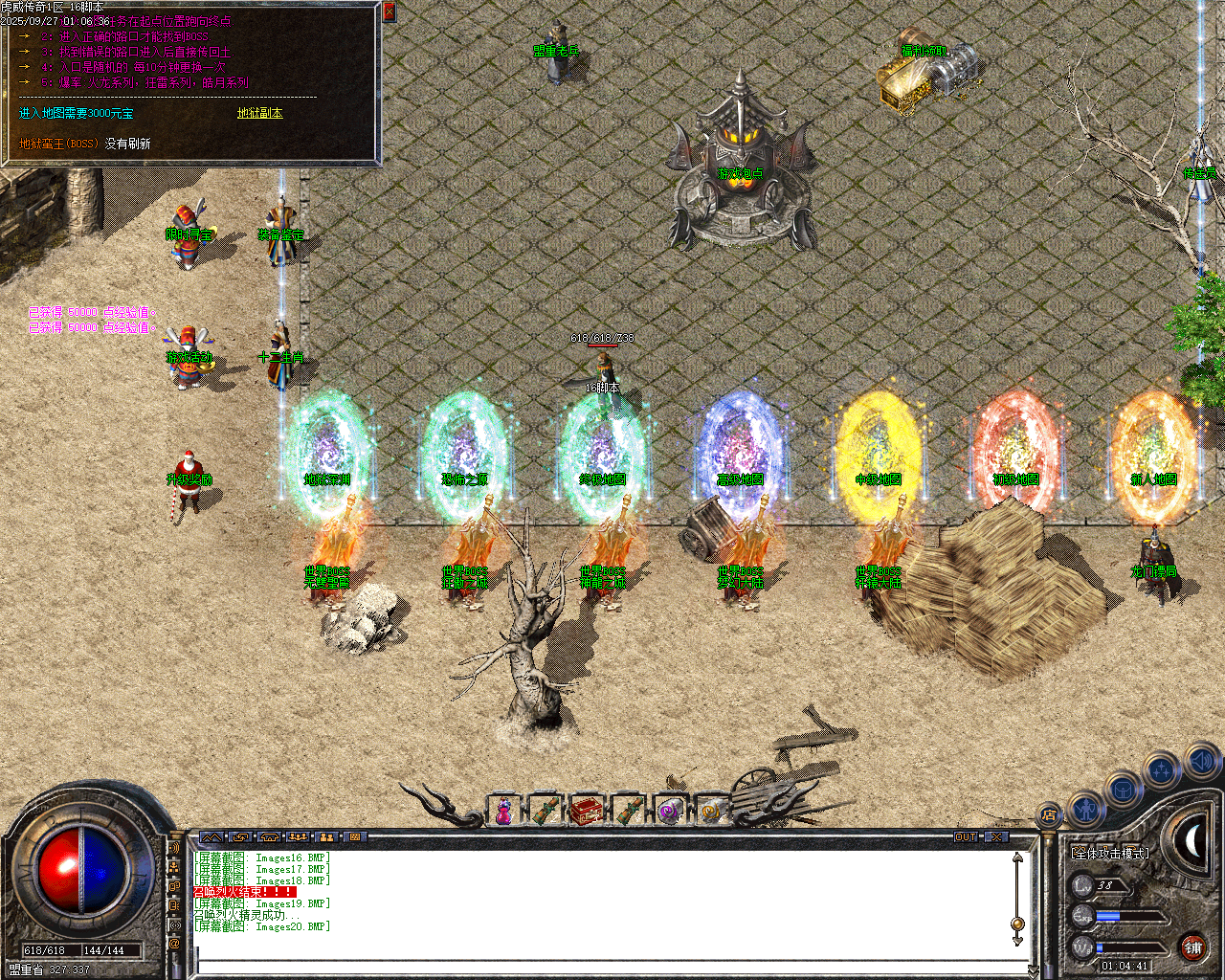The height and width of the screenshot is (980, 1225).
Task: Select the health potion in quickbar slot 1
Action: [x=504, y=810]
